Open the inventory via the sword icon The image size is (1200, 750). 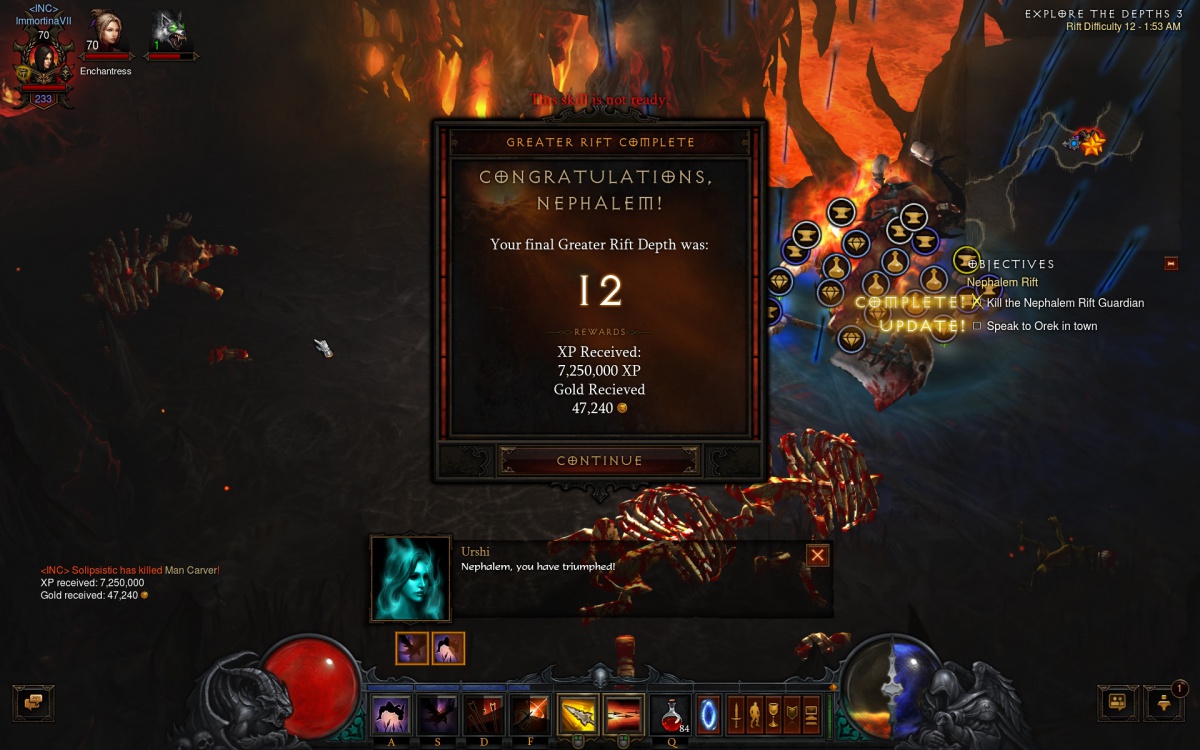tap(736, 716)
